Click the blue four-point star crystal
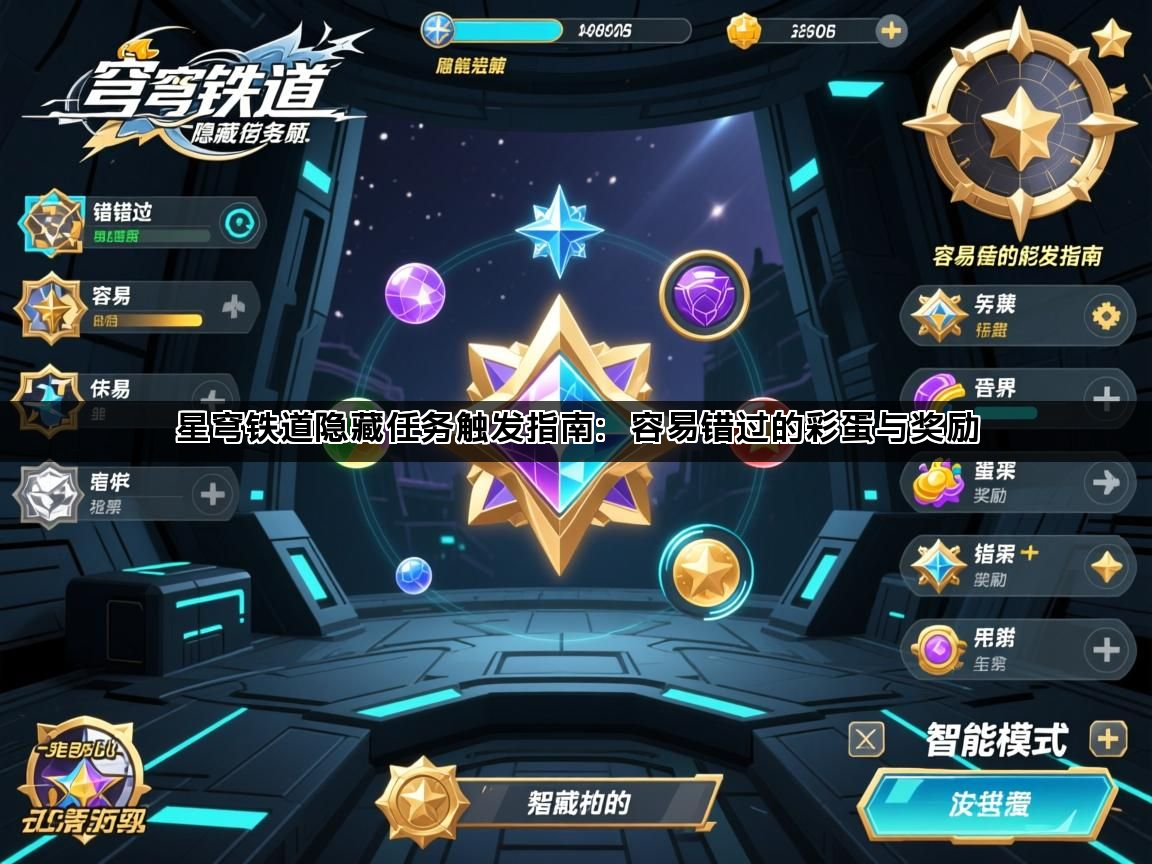 [559, 230]
